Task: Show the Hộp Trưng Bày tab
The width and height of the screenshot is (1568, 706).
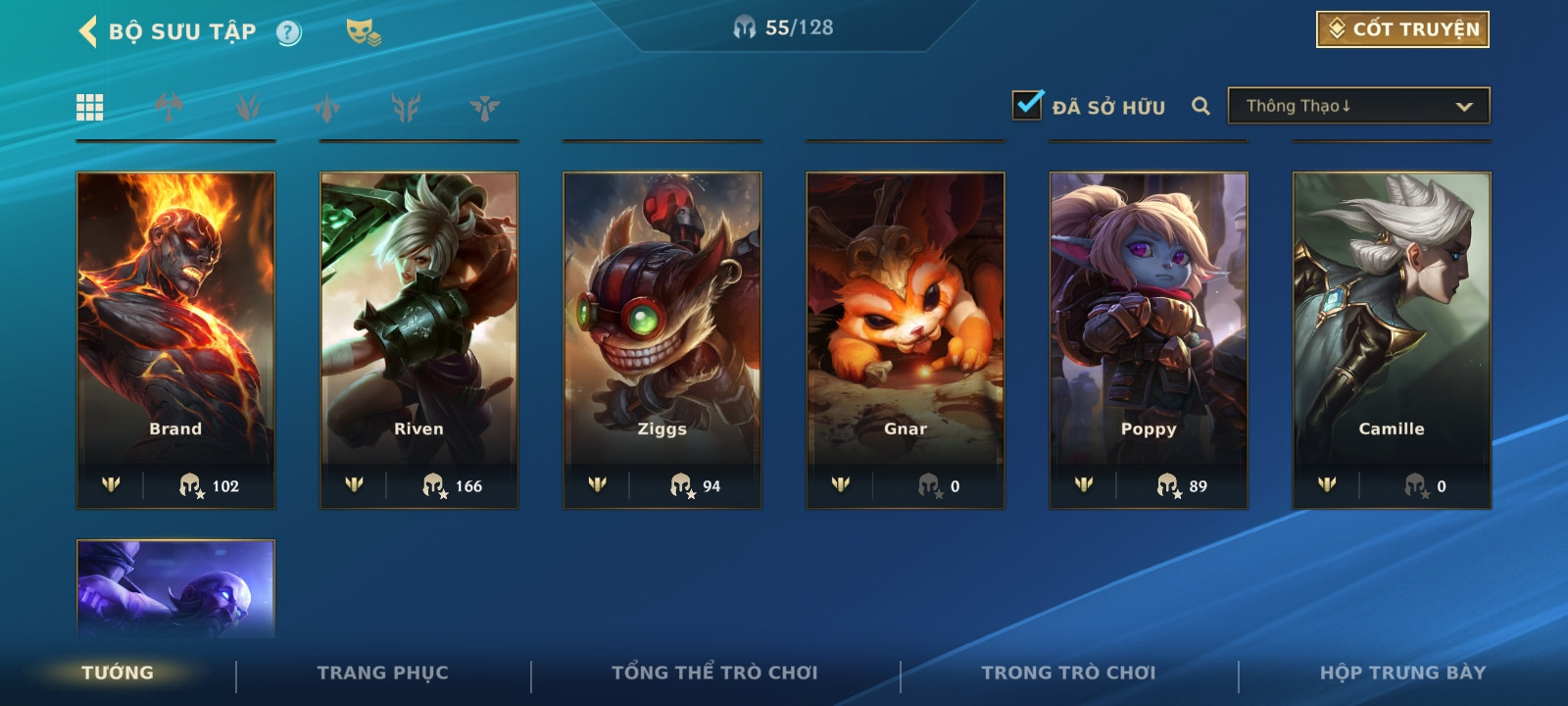Action: point(1402,673)
